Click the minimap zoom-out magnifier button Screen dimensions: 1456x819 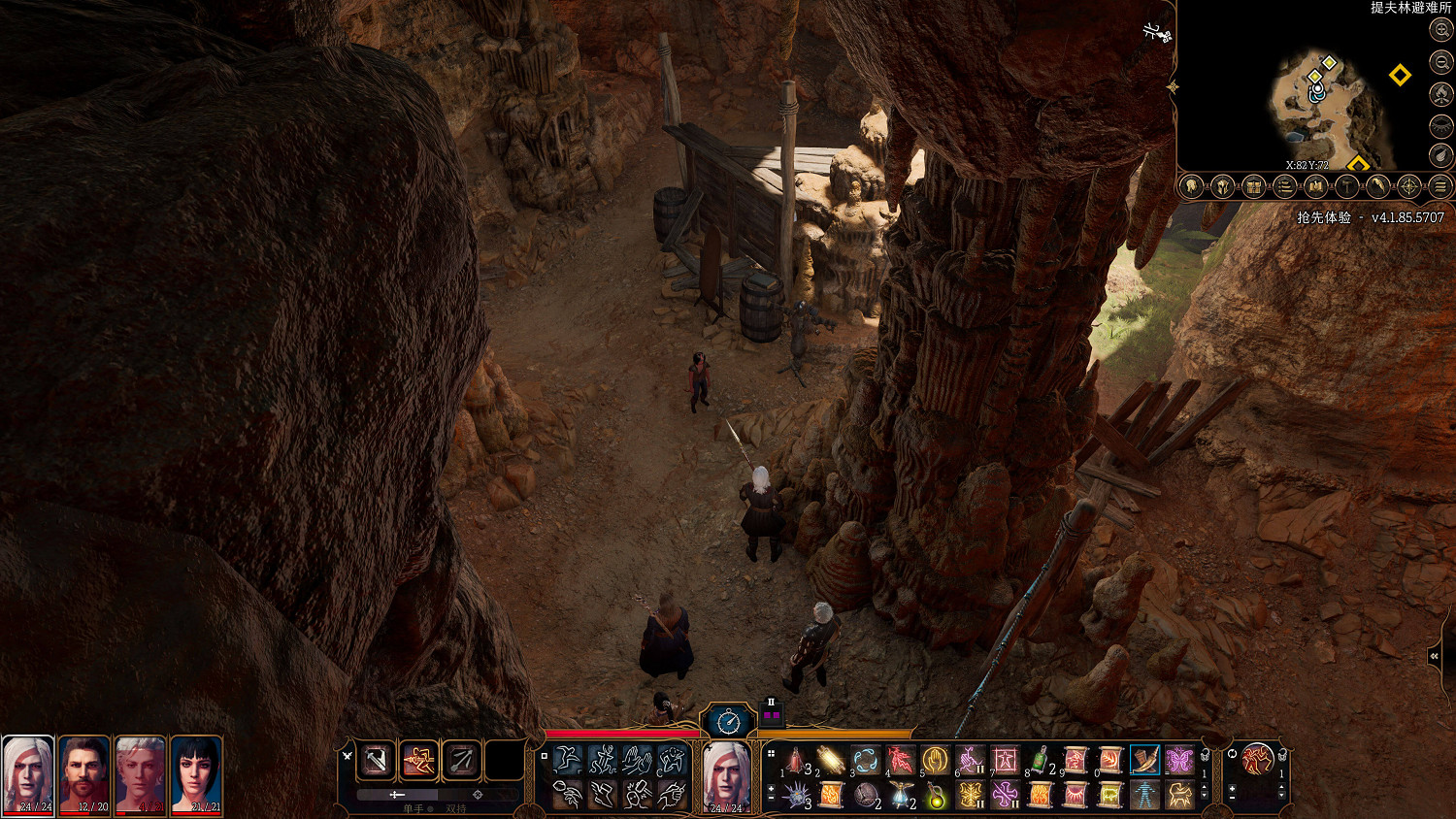1441,62
